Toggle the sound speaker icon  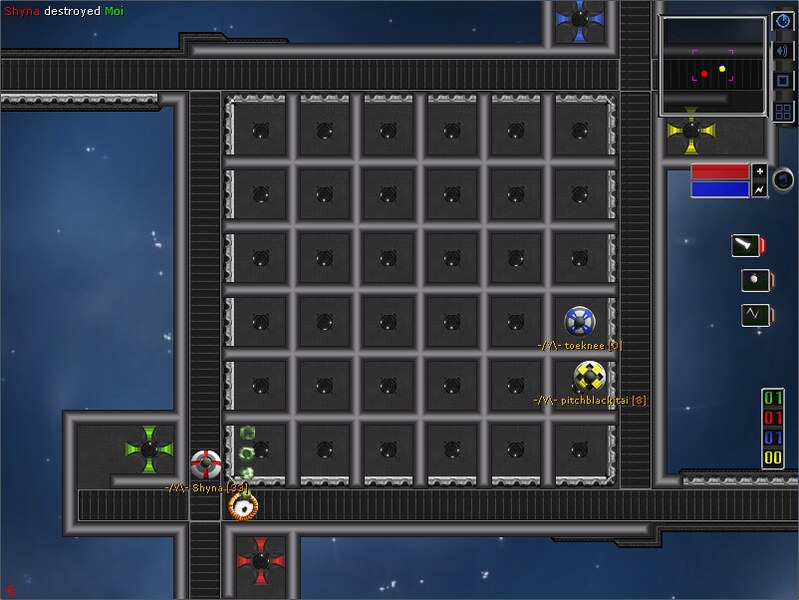pyautogui.click(x=783, y=50)
